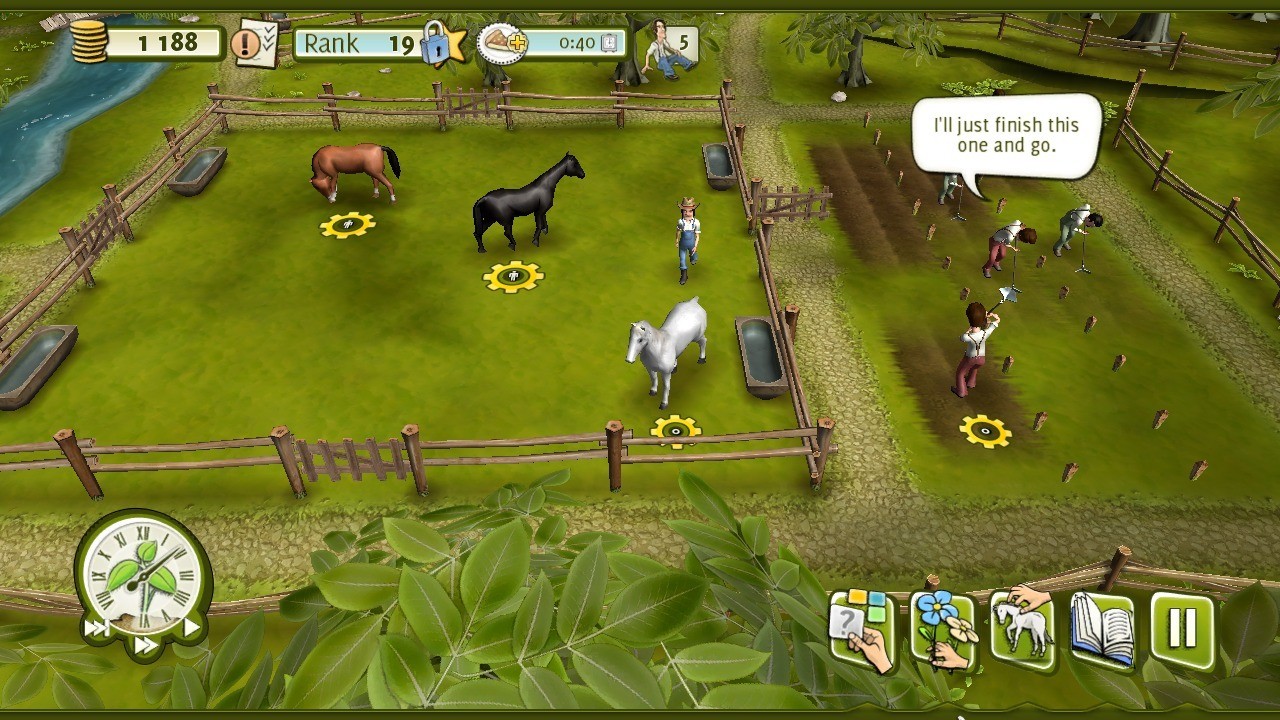Set normal play speed on the clock
The image size is (1280, 720).
[x=191, y=628]
